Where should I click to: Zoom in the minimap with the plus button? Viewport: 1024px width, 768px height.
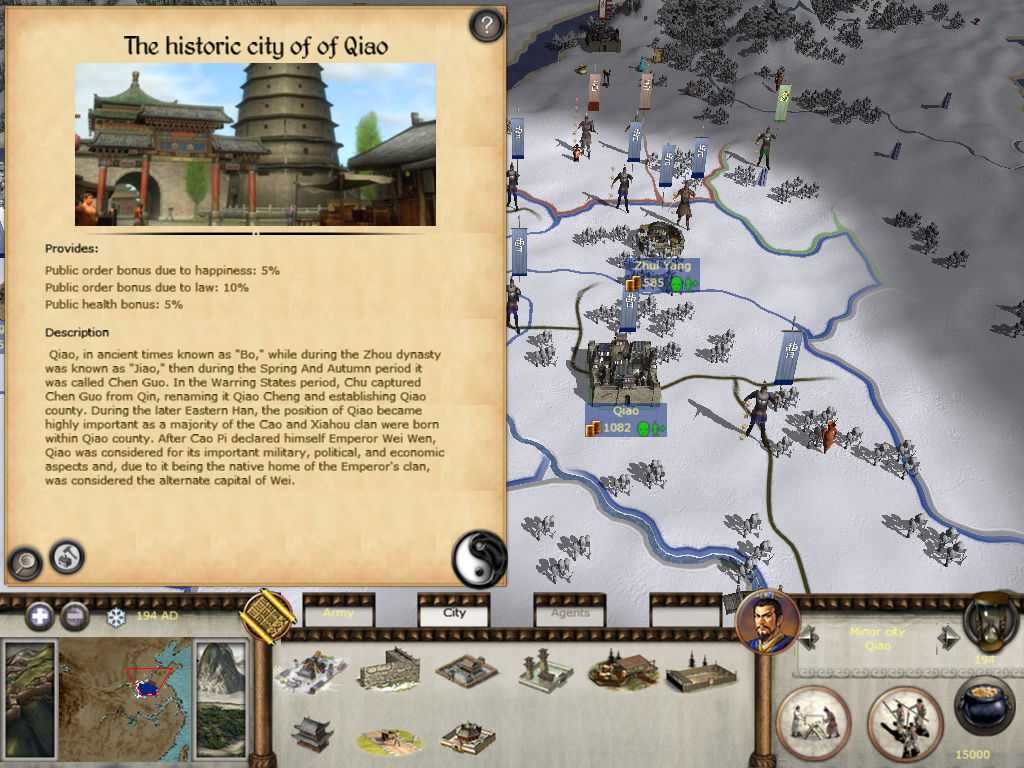coord(40,616)
